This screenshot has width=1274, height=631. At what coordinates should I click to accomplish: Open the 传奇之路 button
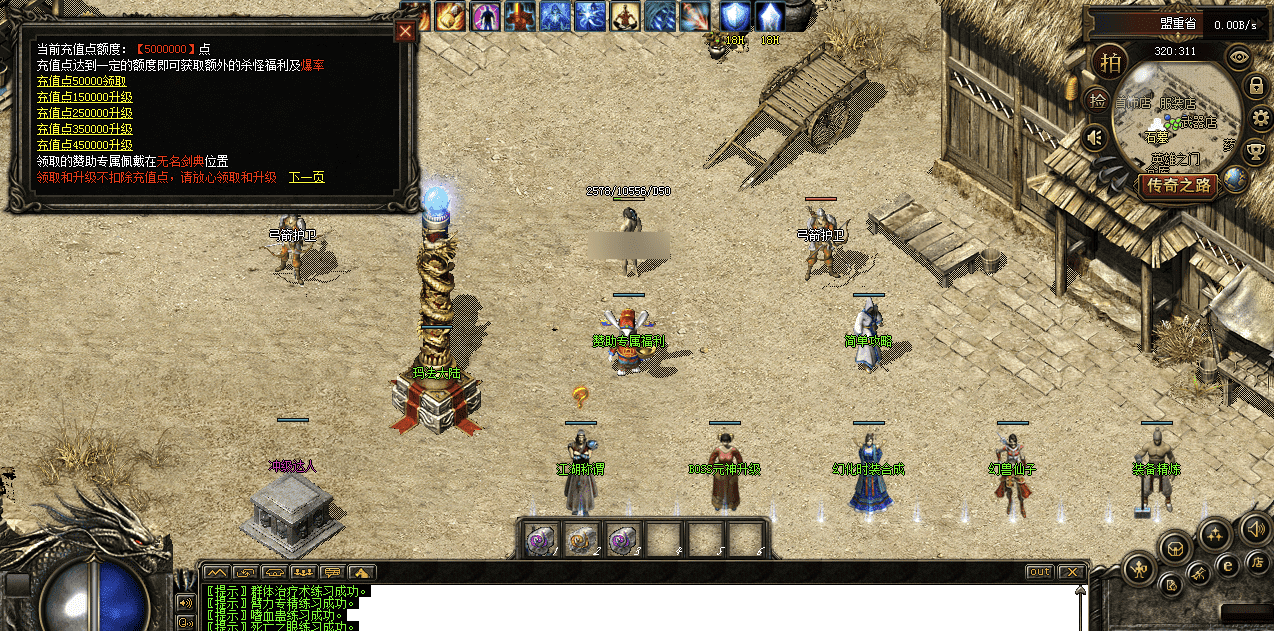pyautogui.click(x=1180, y=186)
